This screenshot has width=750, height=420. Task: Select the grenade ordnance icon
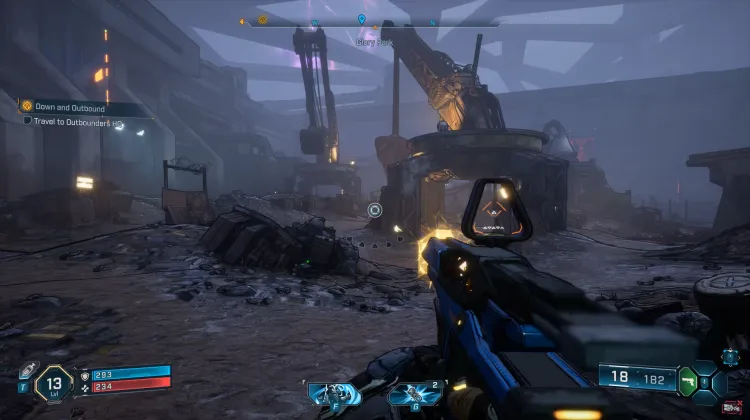[414, 395]
